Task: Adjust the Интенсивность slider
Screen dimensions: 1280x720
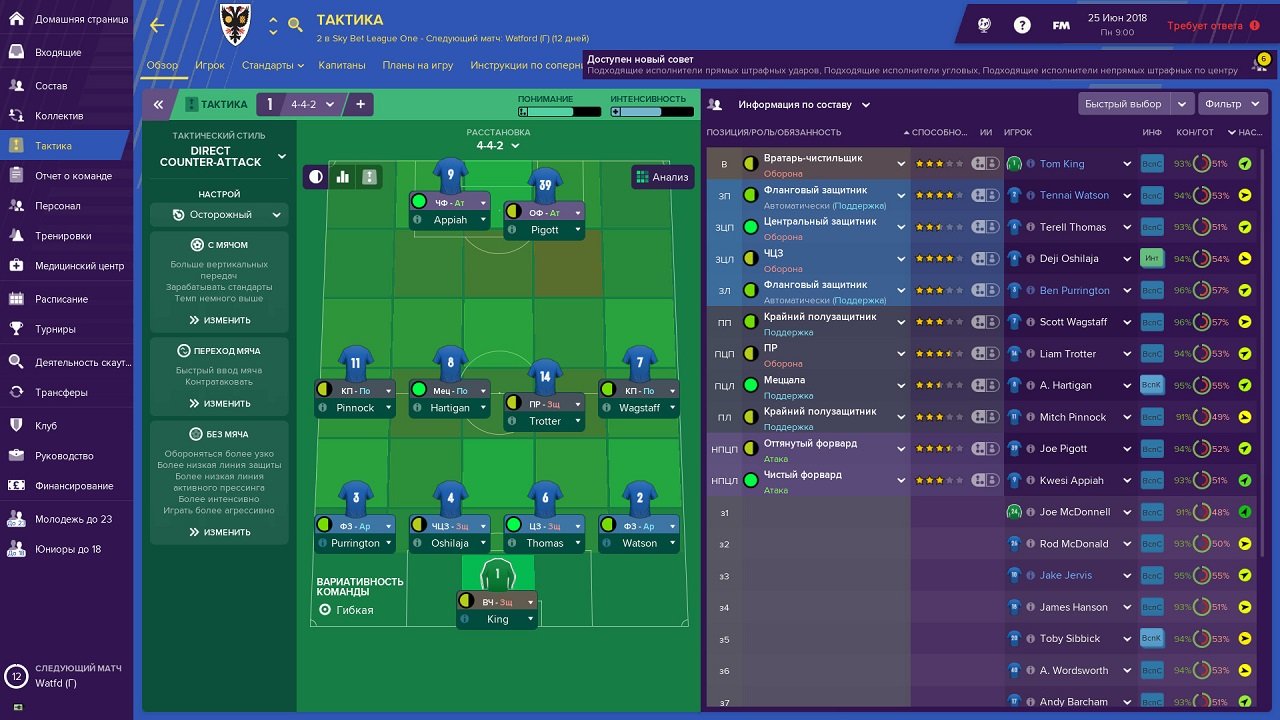Action: point(648,111)
